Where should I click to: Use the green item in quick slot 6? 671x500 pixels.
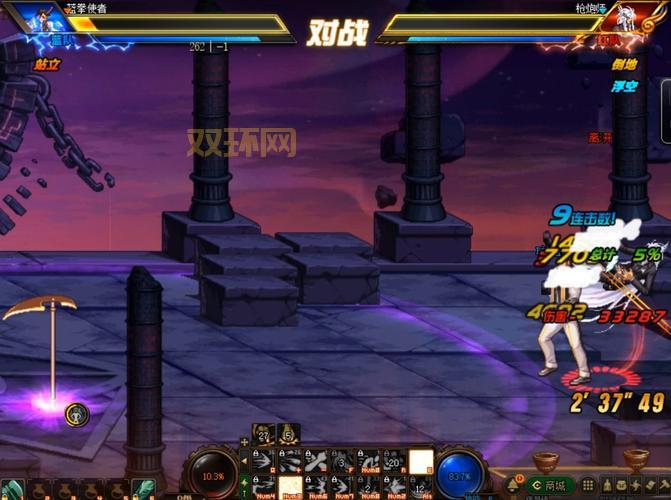tap(141, 490)
